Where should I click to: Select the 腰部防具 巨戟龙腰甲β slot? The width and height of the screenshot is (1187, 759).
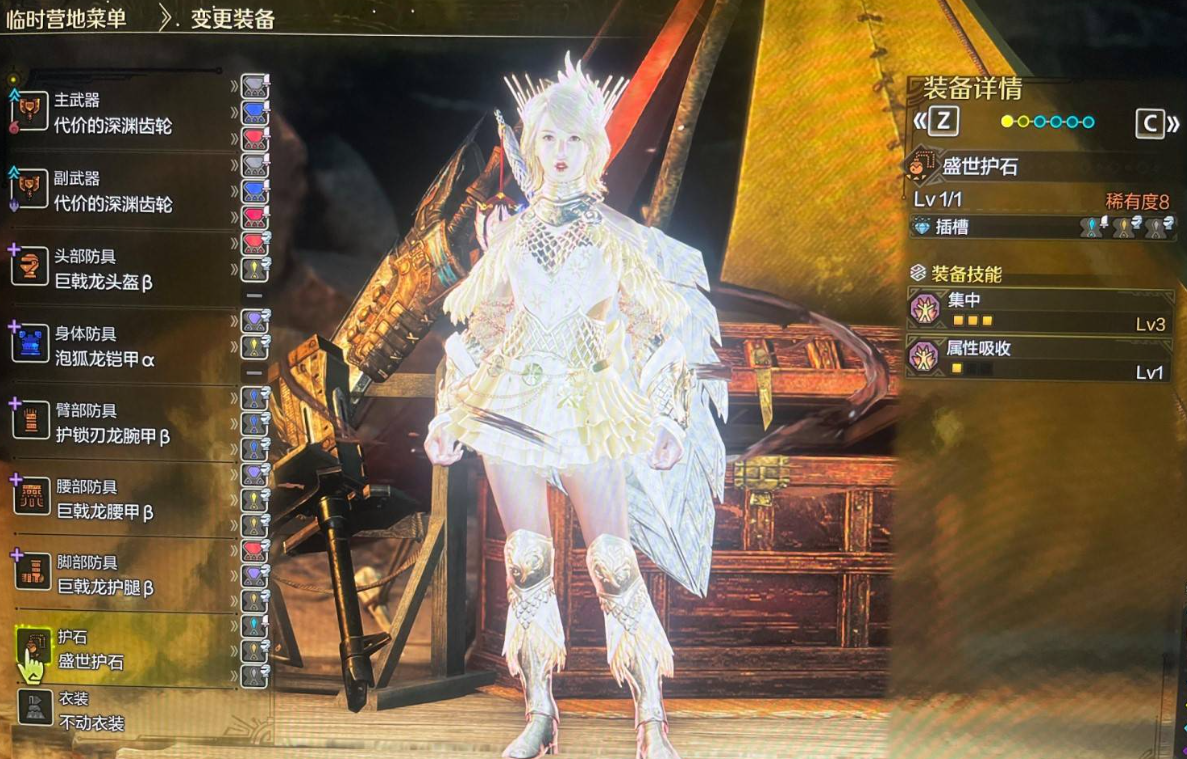point(105,499)
